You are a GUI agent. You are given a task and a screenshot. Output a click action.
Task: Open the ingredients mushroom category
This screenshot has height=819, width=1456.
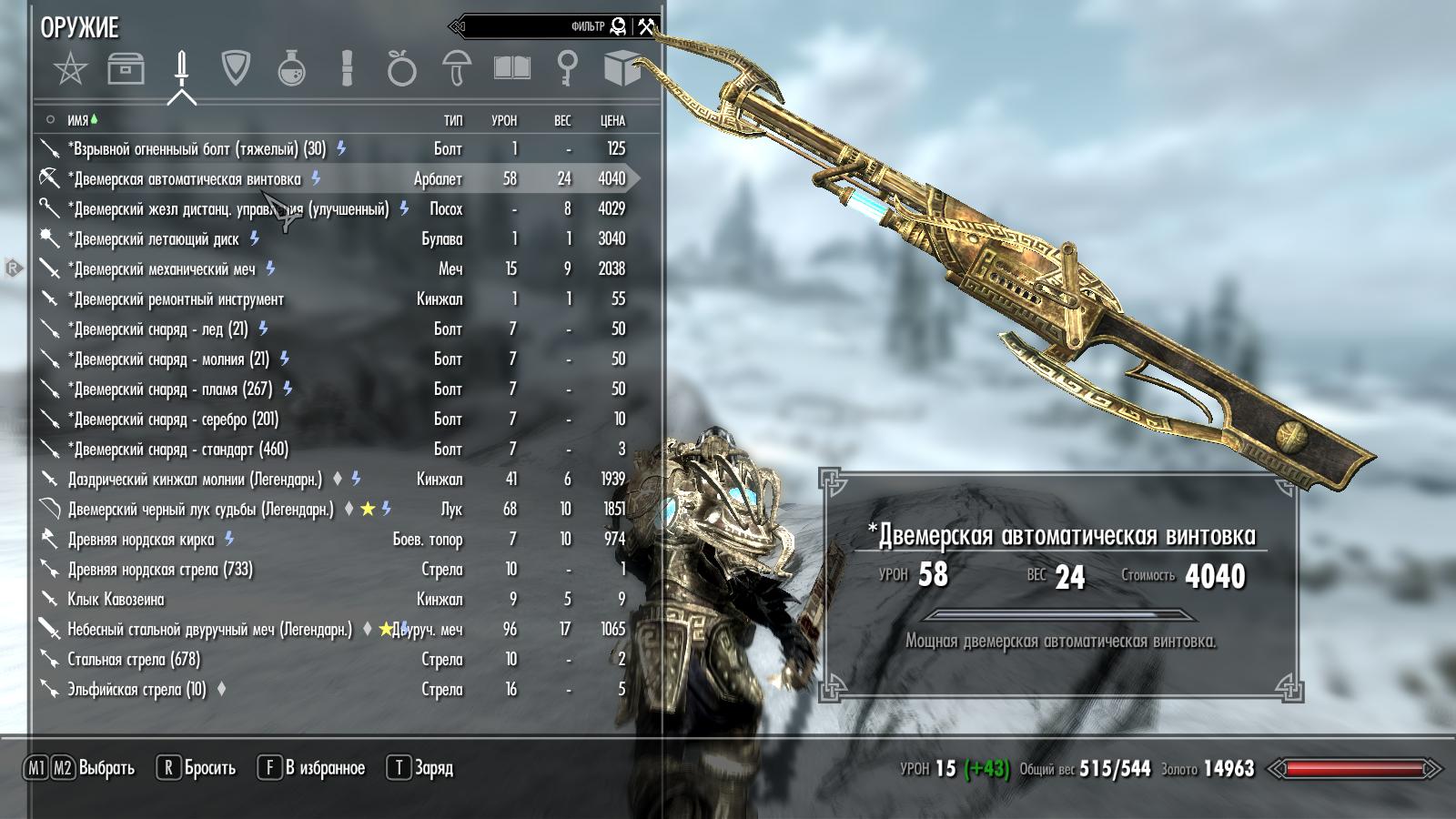click(x=456, y=69)
